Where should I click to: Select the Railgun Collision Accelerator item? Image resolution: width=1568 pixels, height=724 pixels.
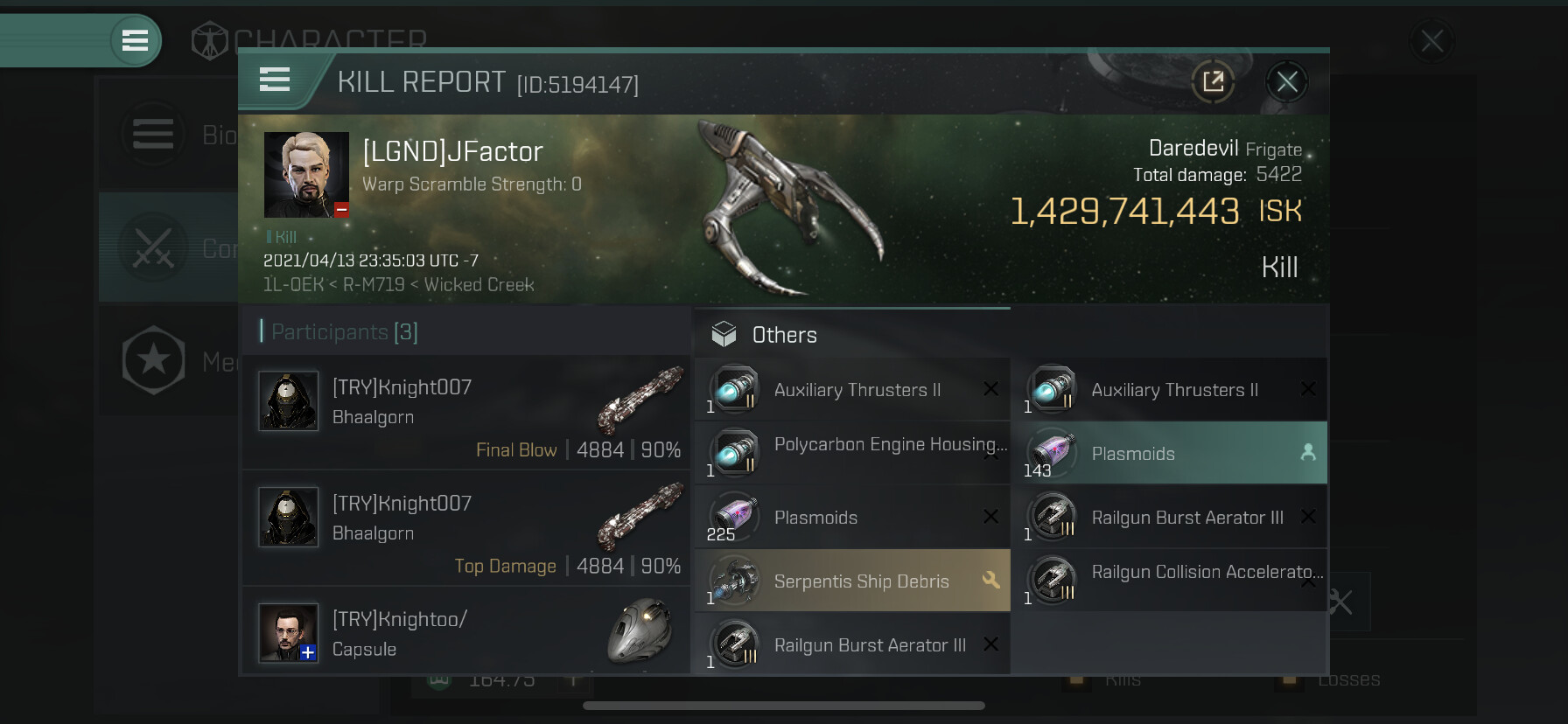tap(1169, 581)
